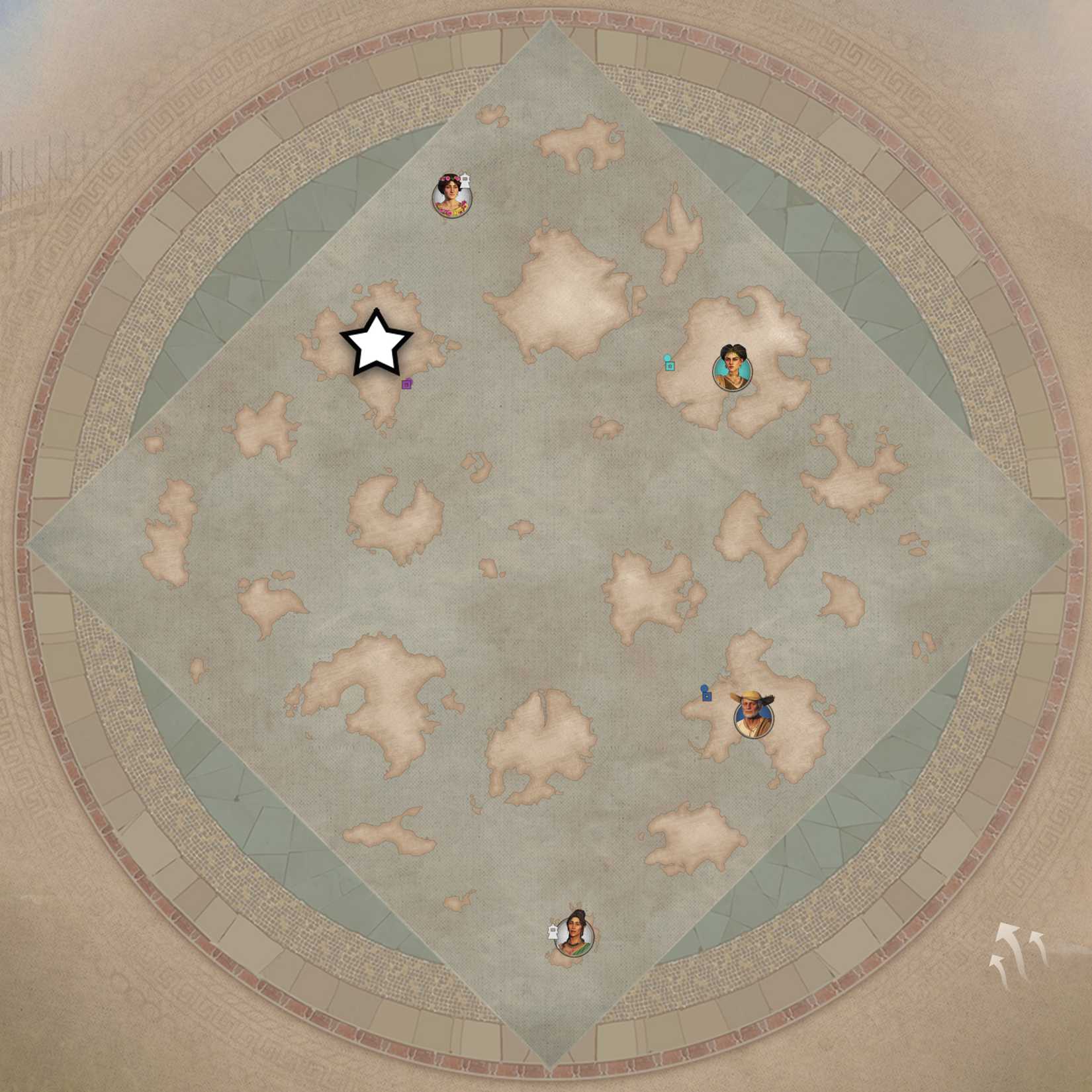Click the turquoise settlement square marker
The height and width of the screenshot is (1092, 1092).
coord(670,367)
